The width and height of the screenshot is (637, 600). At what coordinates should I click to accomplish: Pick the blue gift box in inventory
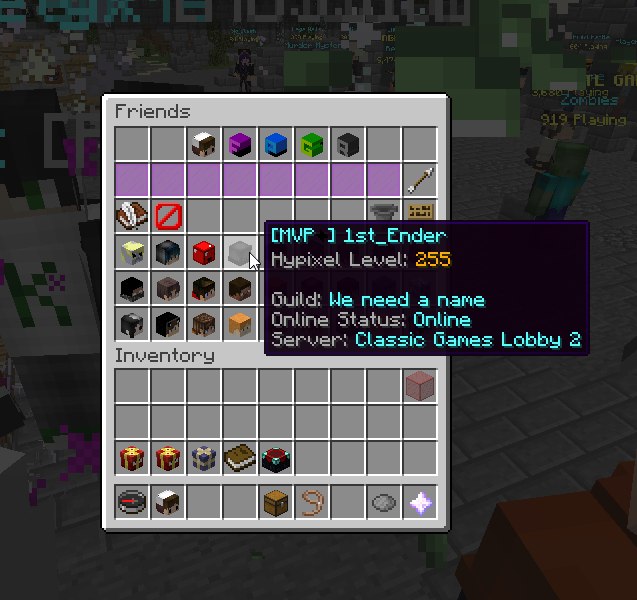click(x=204, y=457)
